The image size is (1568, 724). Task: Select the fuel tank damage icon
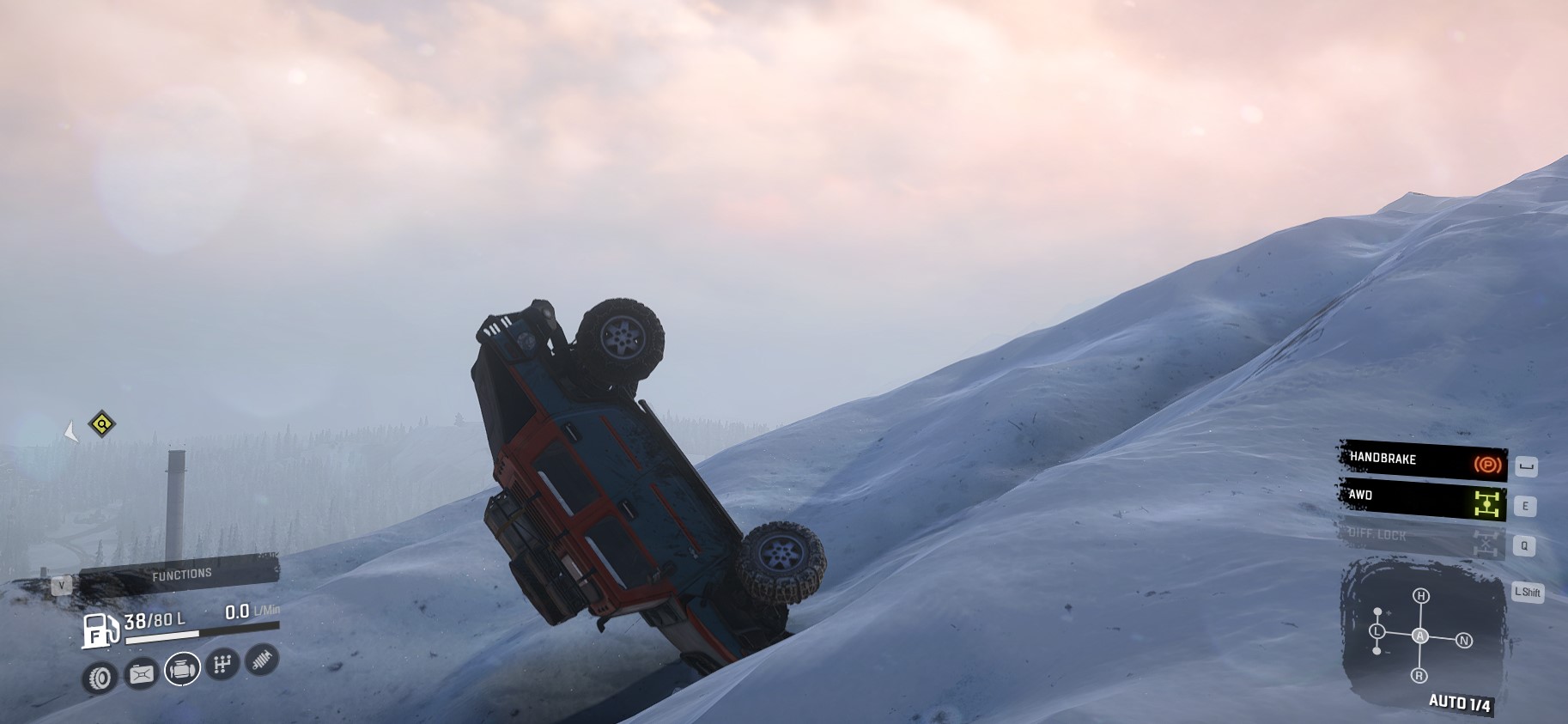click(x=141, y=674)
